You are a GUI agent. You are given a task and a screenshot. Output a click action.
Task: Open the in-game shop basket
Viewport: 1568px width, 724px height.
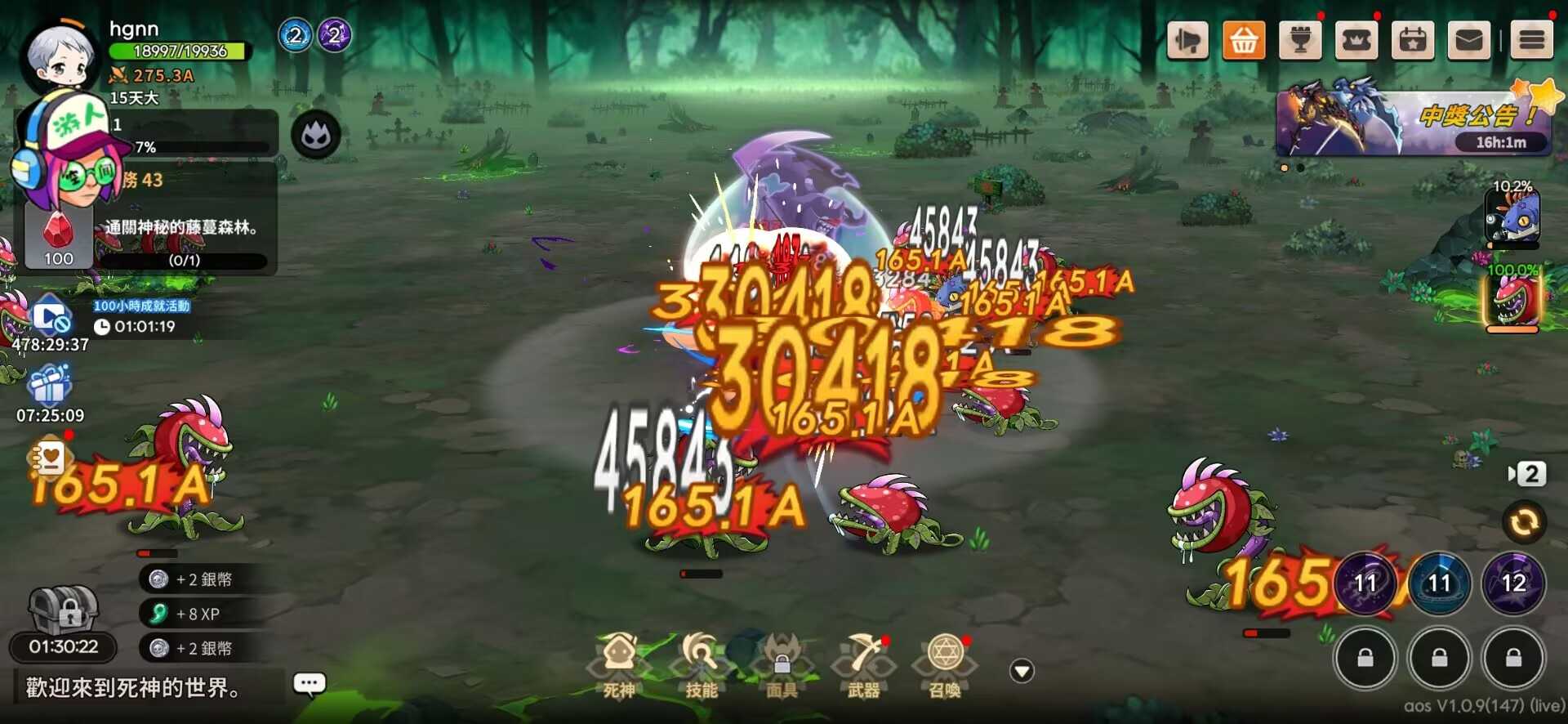1244,38
